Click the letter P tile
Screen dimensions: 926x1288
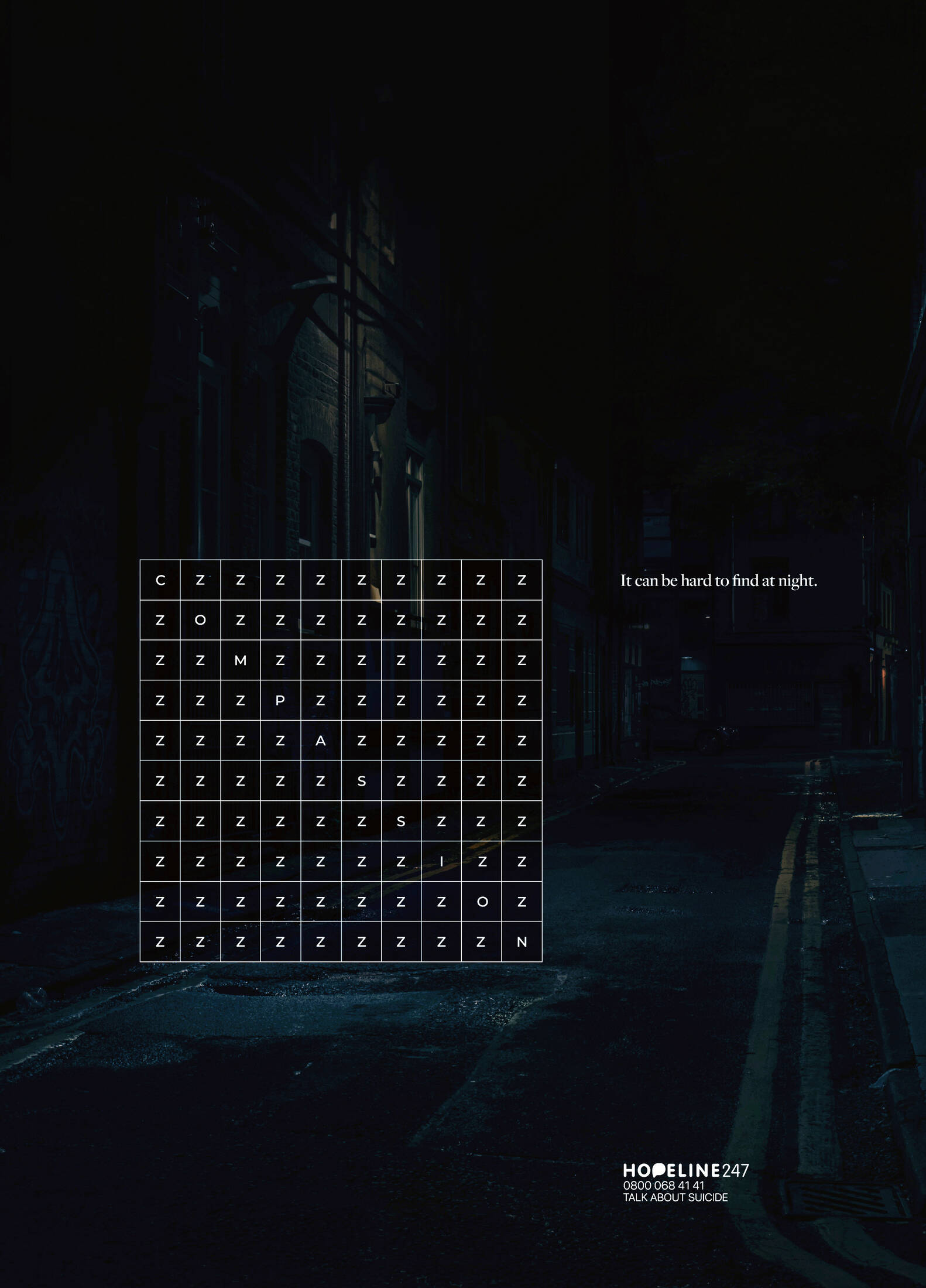click(x=280, y=701)
